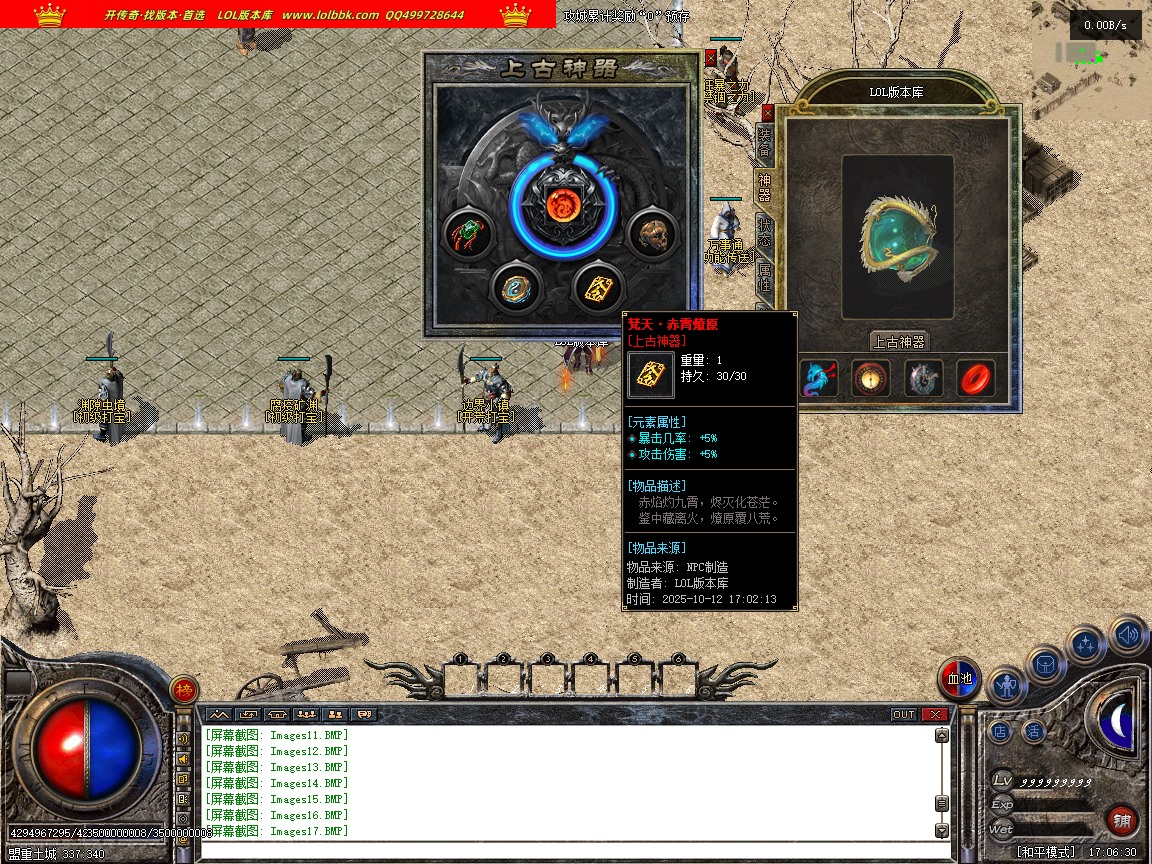This screenshot has height=864, width=1152.
Task: Switch to the 状态 status tab
Action: click(x=764, y=232)
